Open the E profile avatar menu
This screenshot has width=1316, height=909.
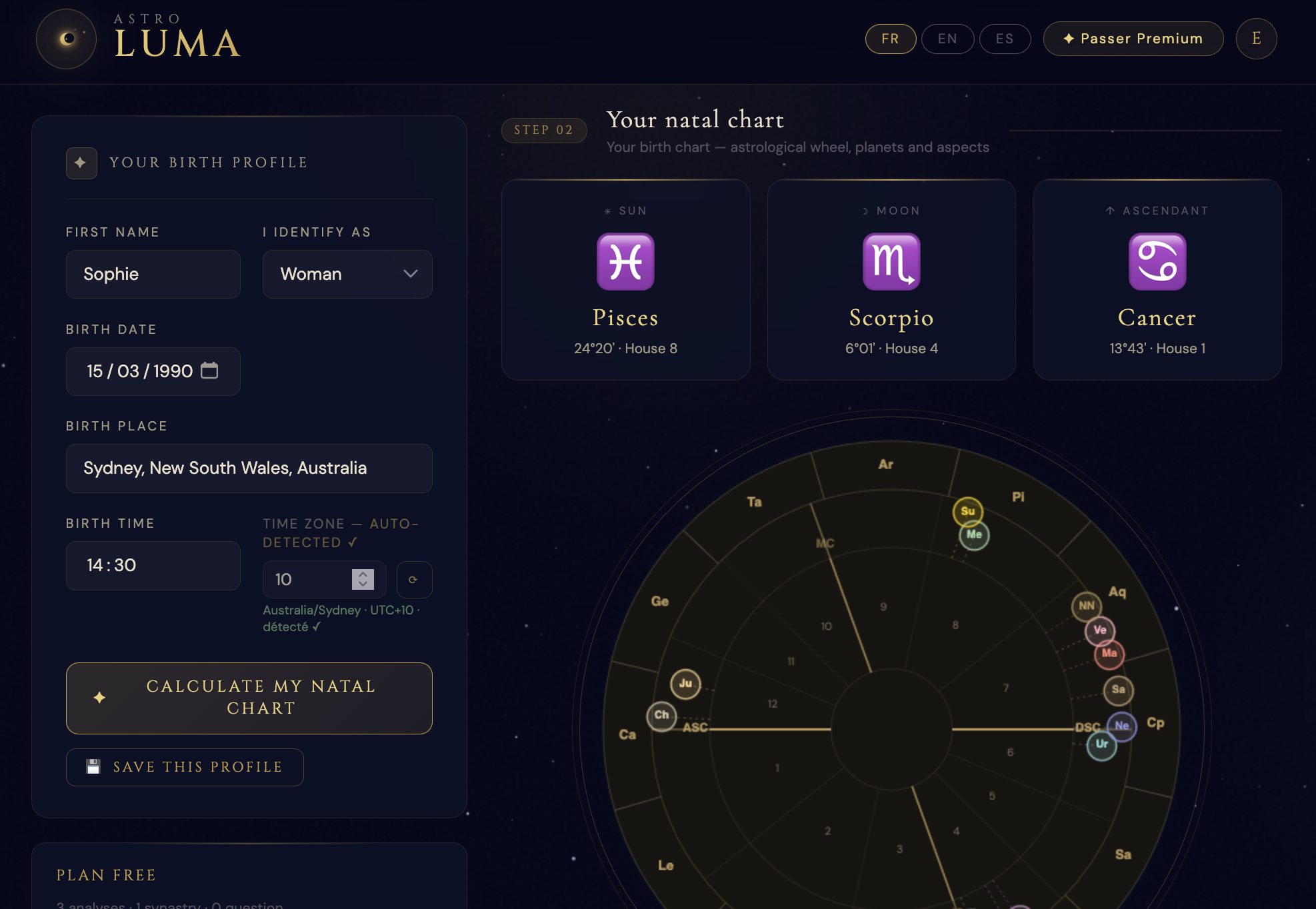[x=1256, y=39]
